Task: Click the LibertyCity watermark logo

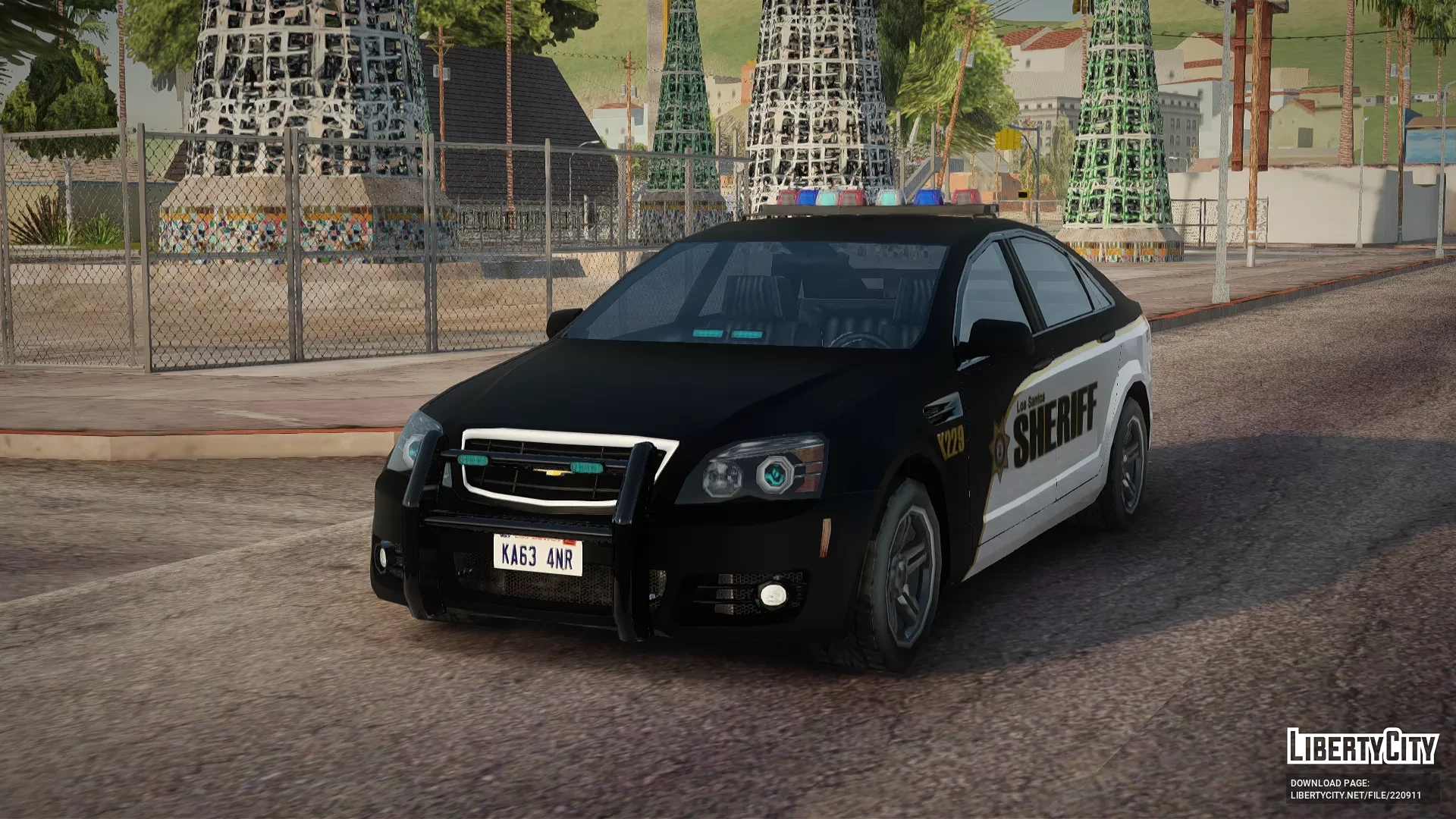Action: (x=1363, y=747)
